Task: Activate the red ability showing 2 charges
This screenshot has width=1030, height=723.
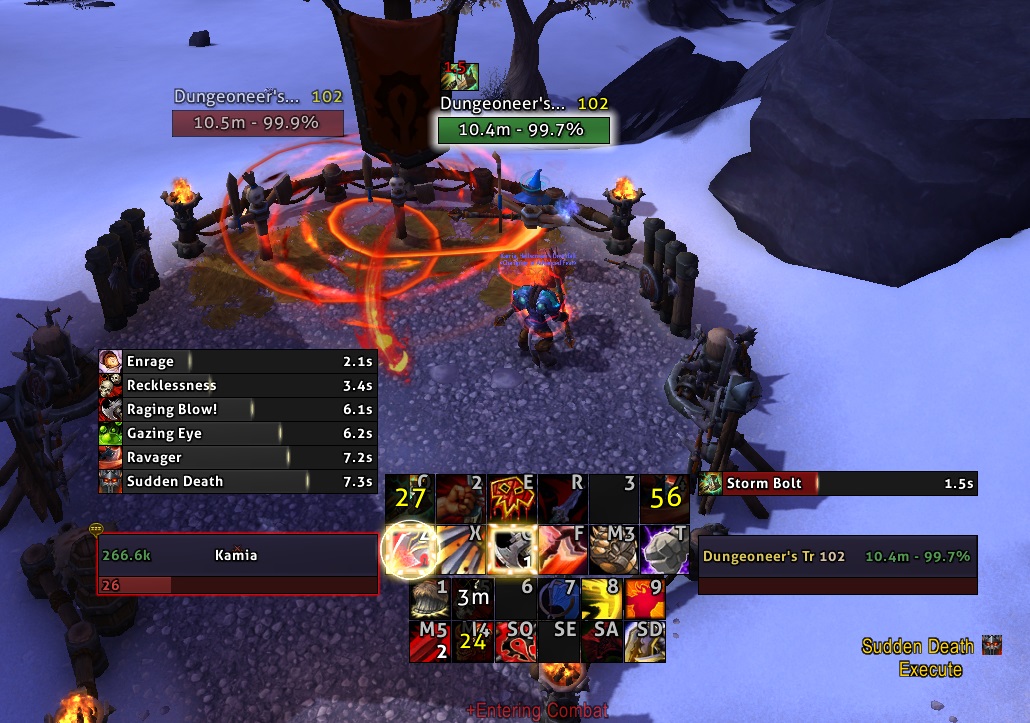Action: (429, 641)
